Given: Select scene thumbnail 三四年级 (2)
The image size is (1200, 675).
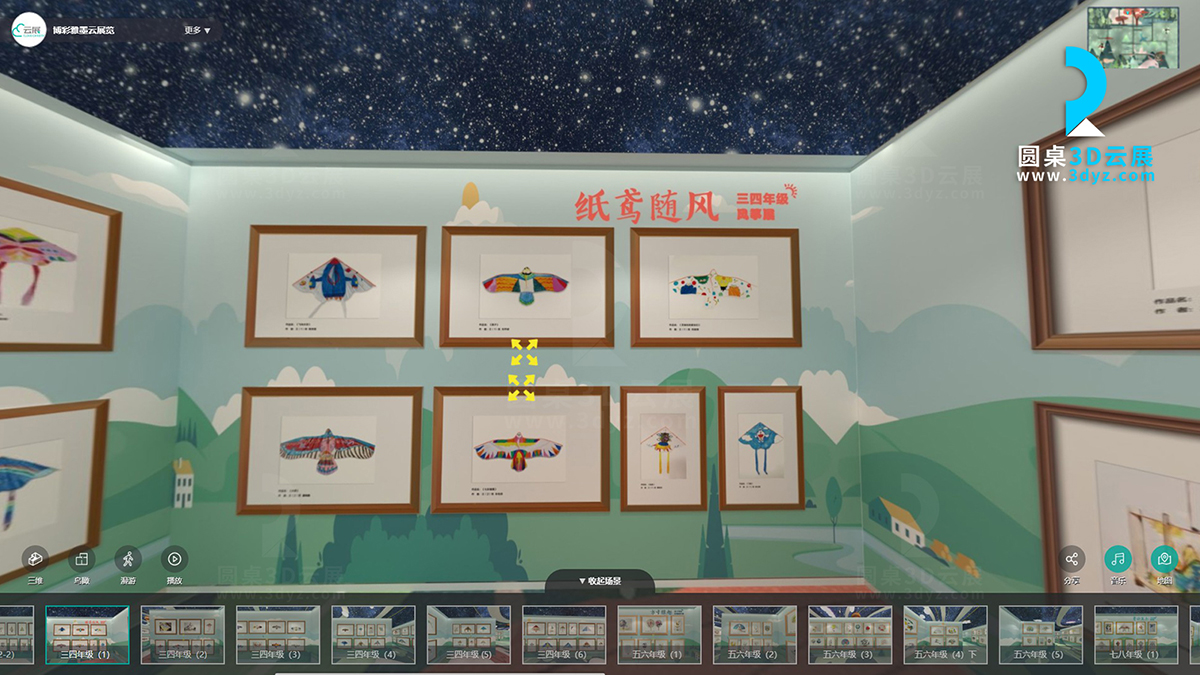Looking at the screenshot, I should pos(182,634).
